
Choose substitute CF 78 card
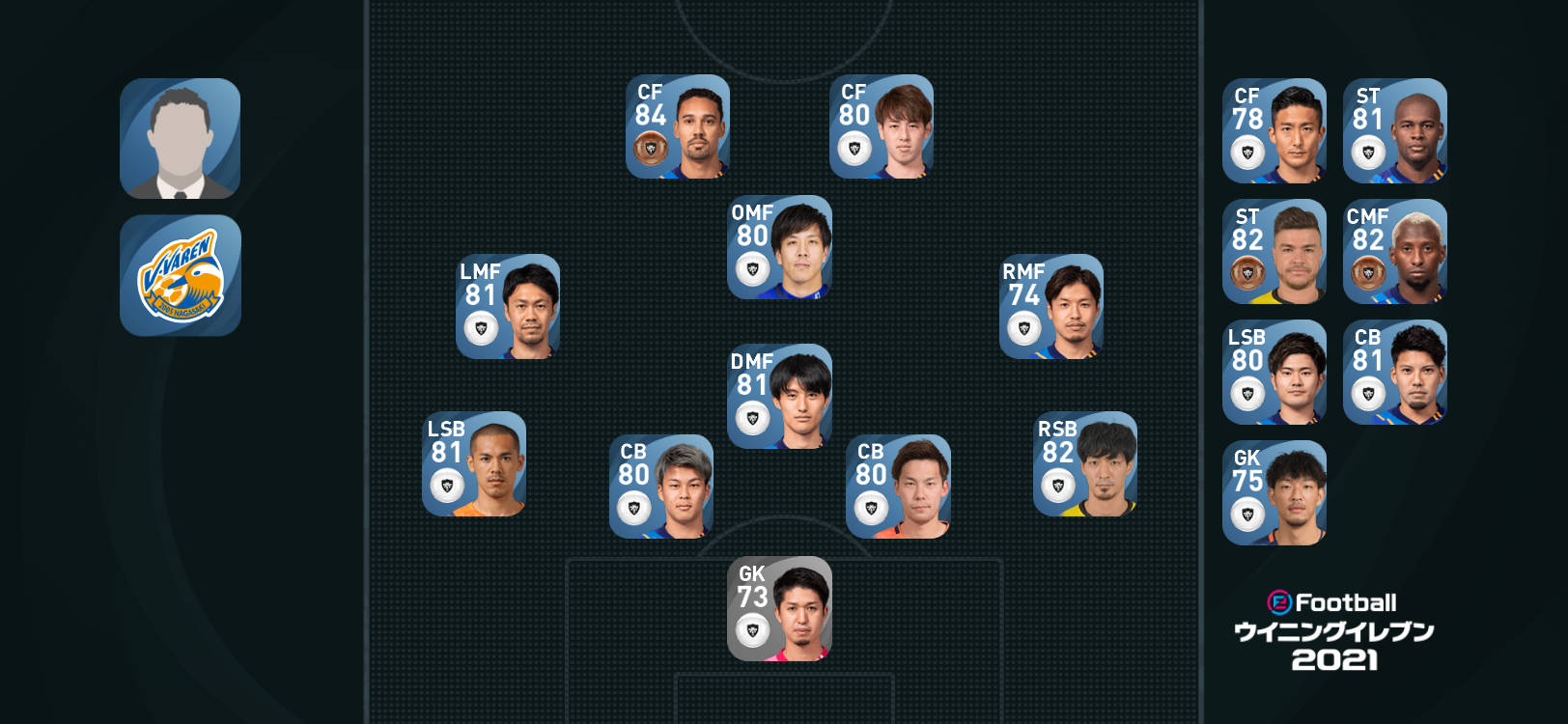[x=1274, y=130]
